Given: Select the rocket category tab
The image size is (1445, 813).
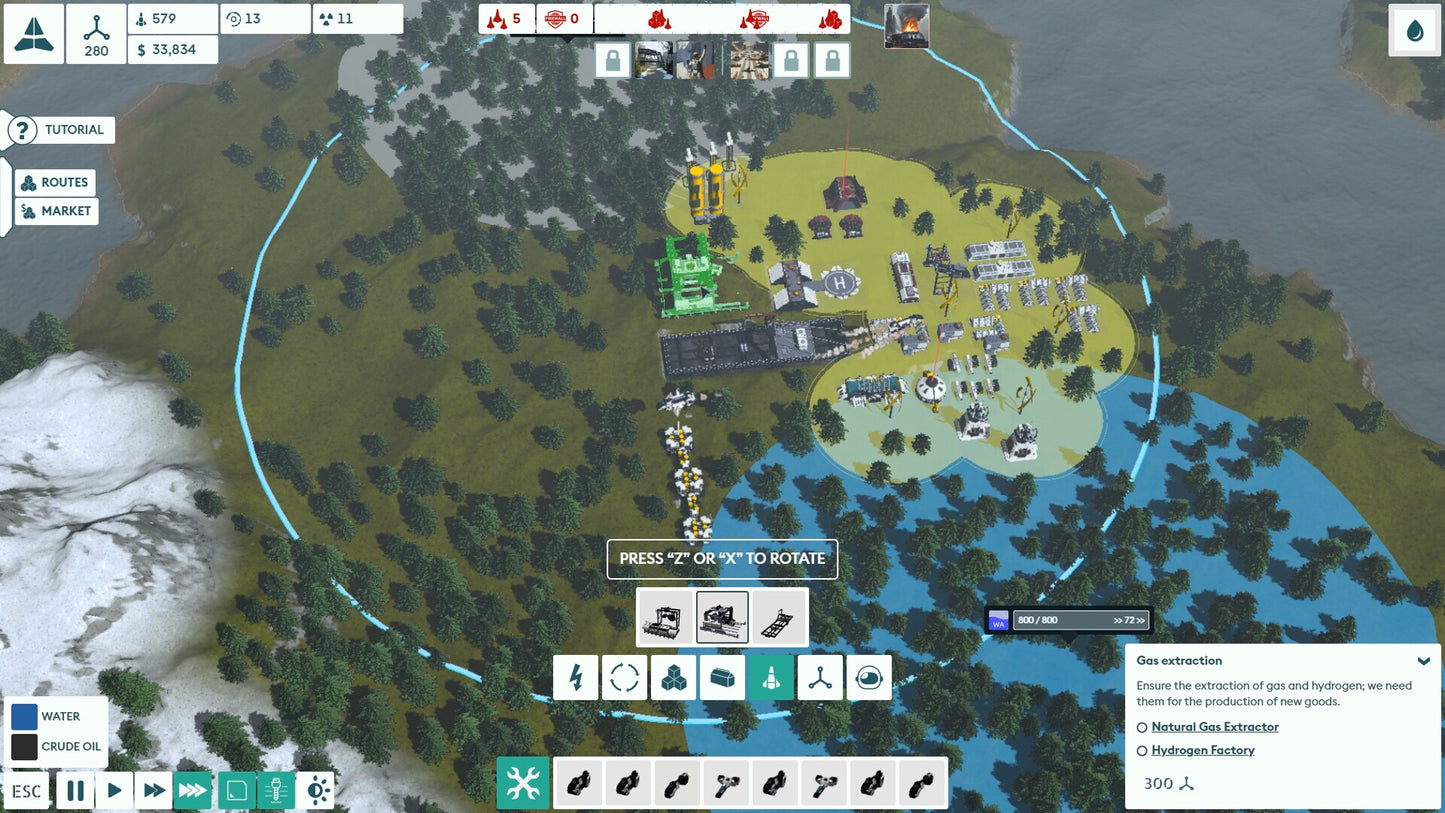Looking at the screenshot, I should (771, 678).
